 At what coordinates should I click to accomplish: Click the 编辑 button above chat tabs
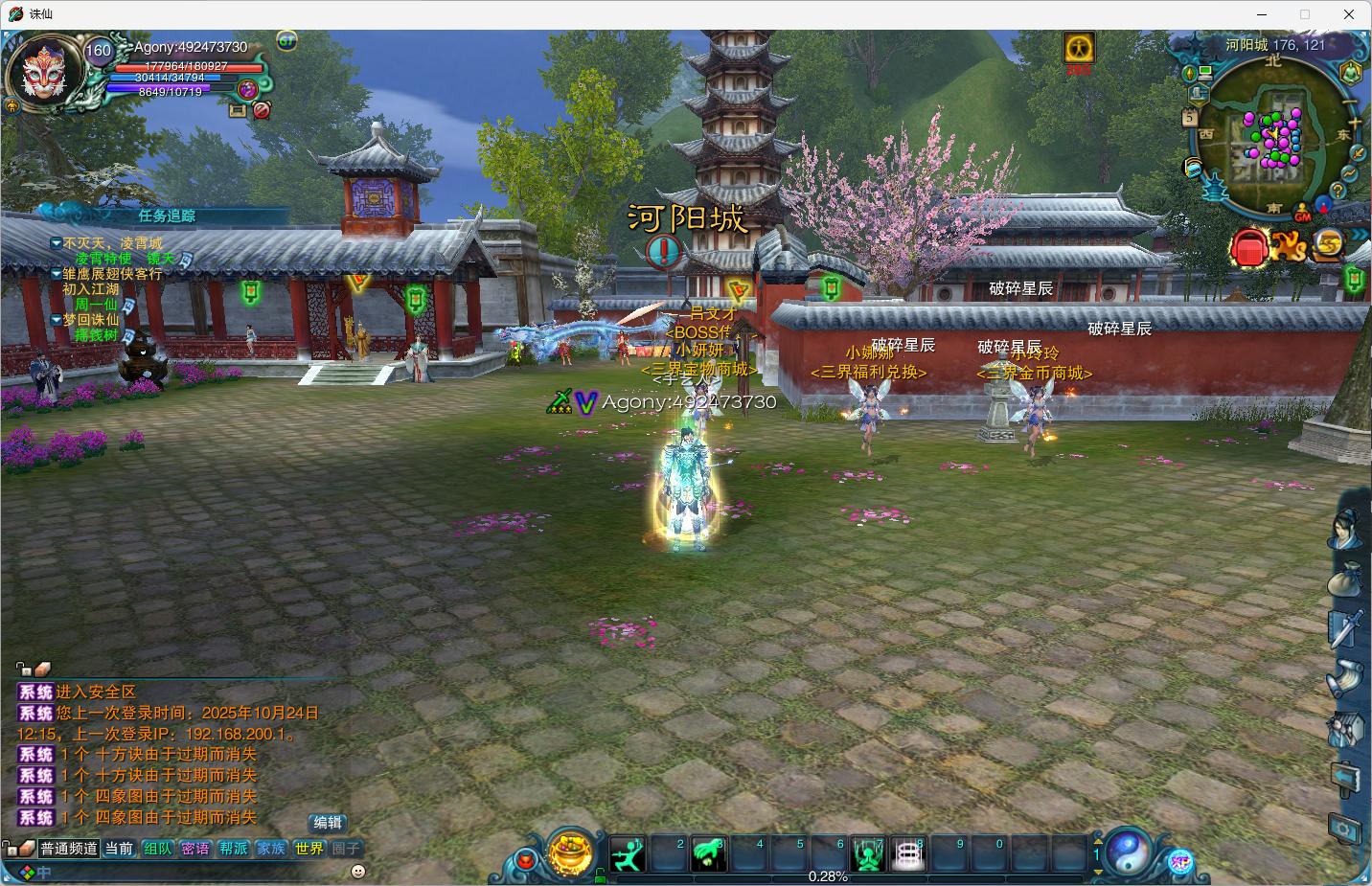tap(327, 823)
